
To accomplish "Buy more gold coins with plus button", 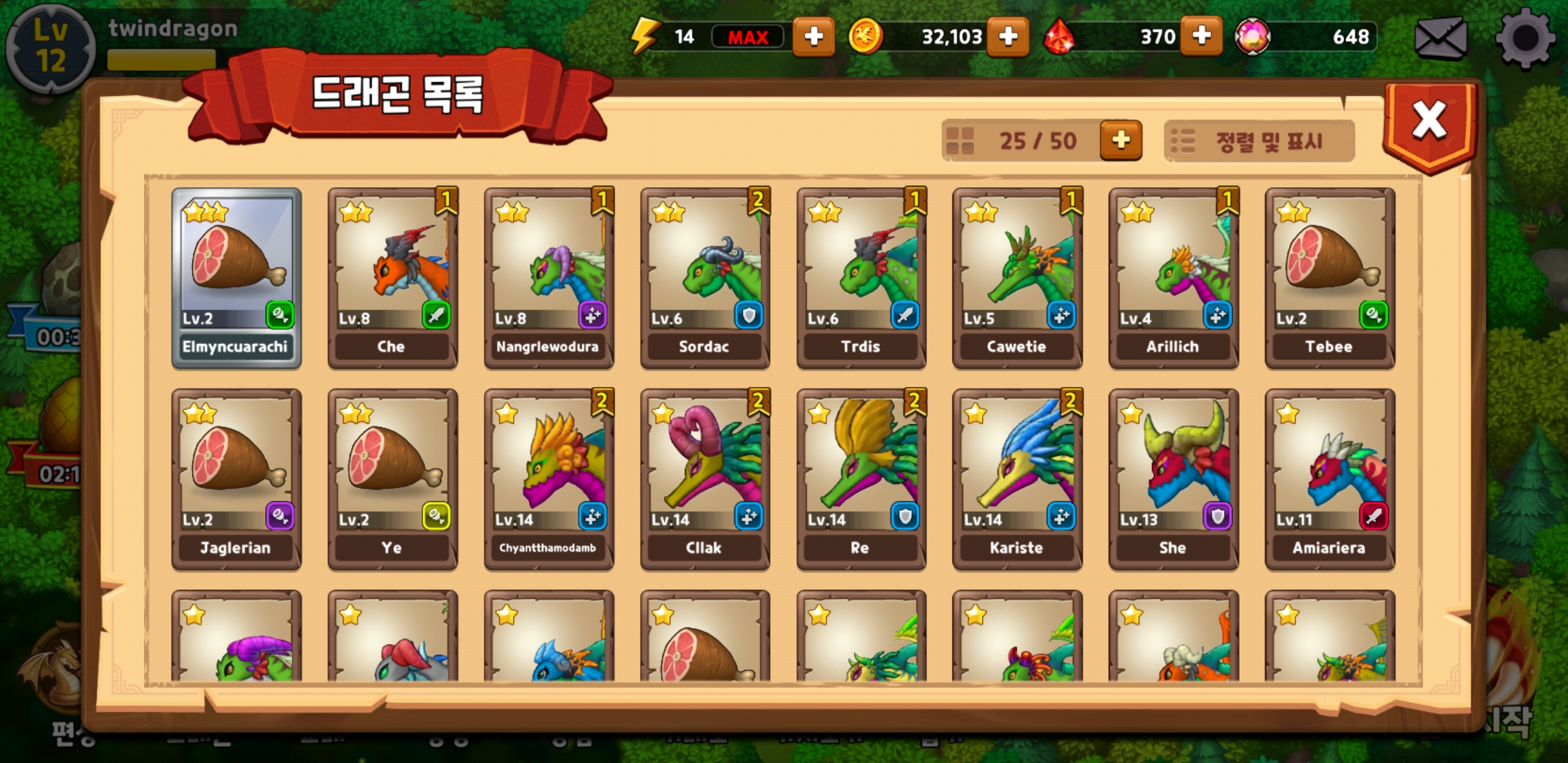I will point(1008,37).
